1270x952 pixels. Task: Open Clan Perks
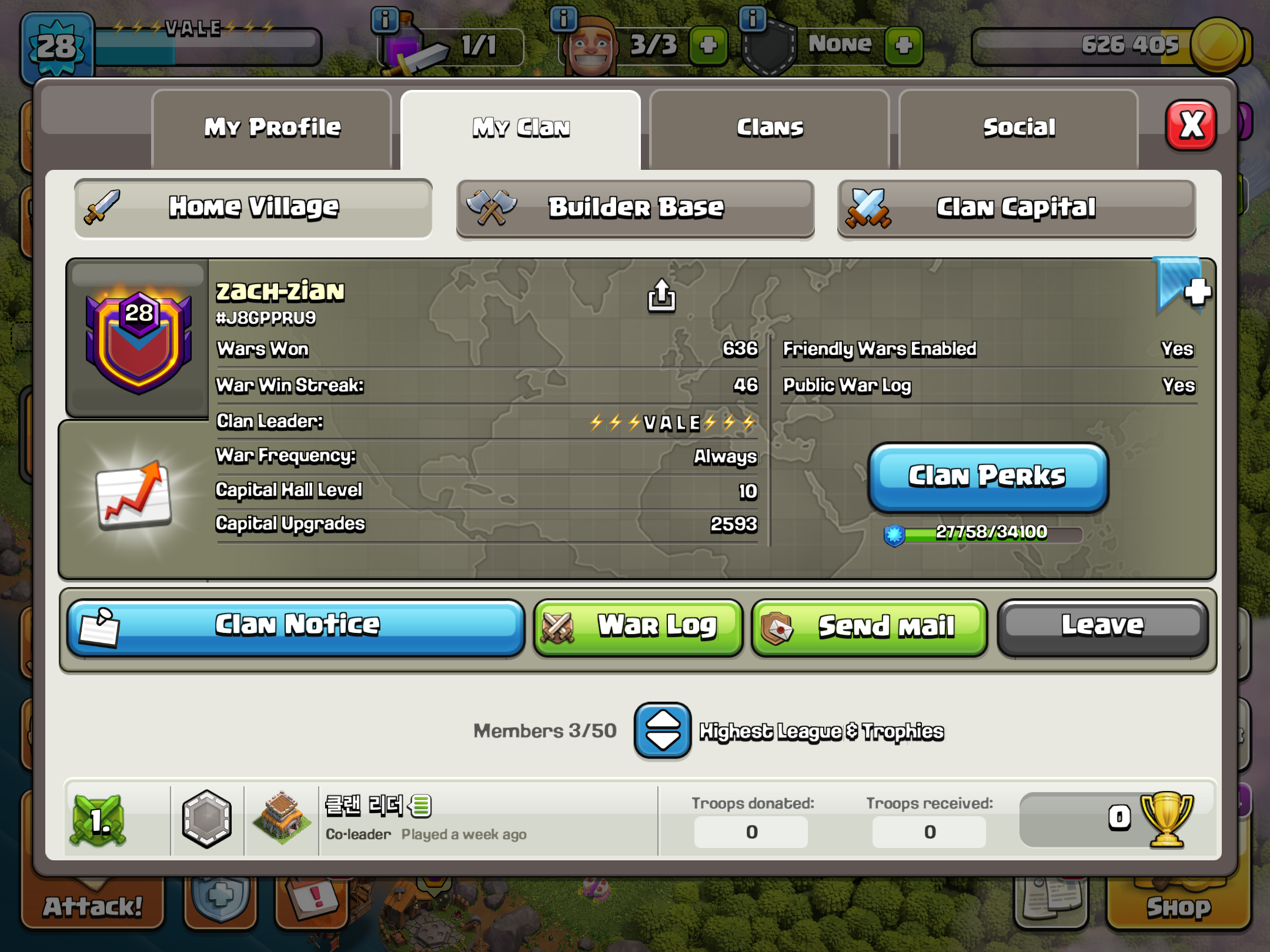click(988, 477)
